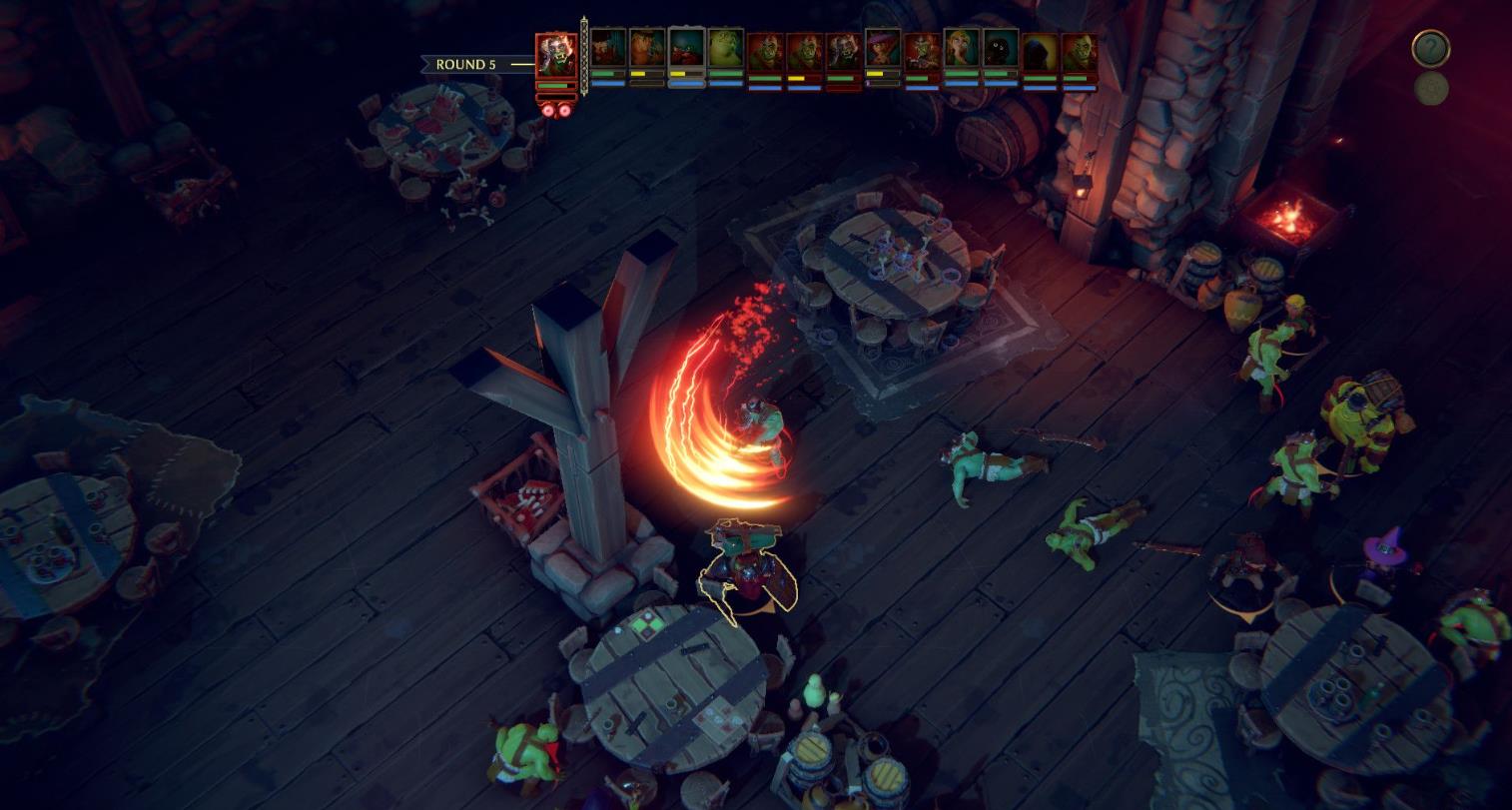Open the question mark help button

[1430, 49]
